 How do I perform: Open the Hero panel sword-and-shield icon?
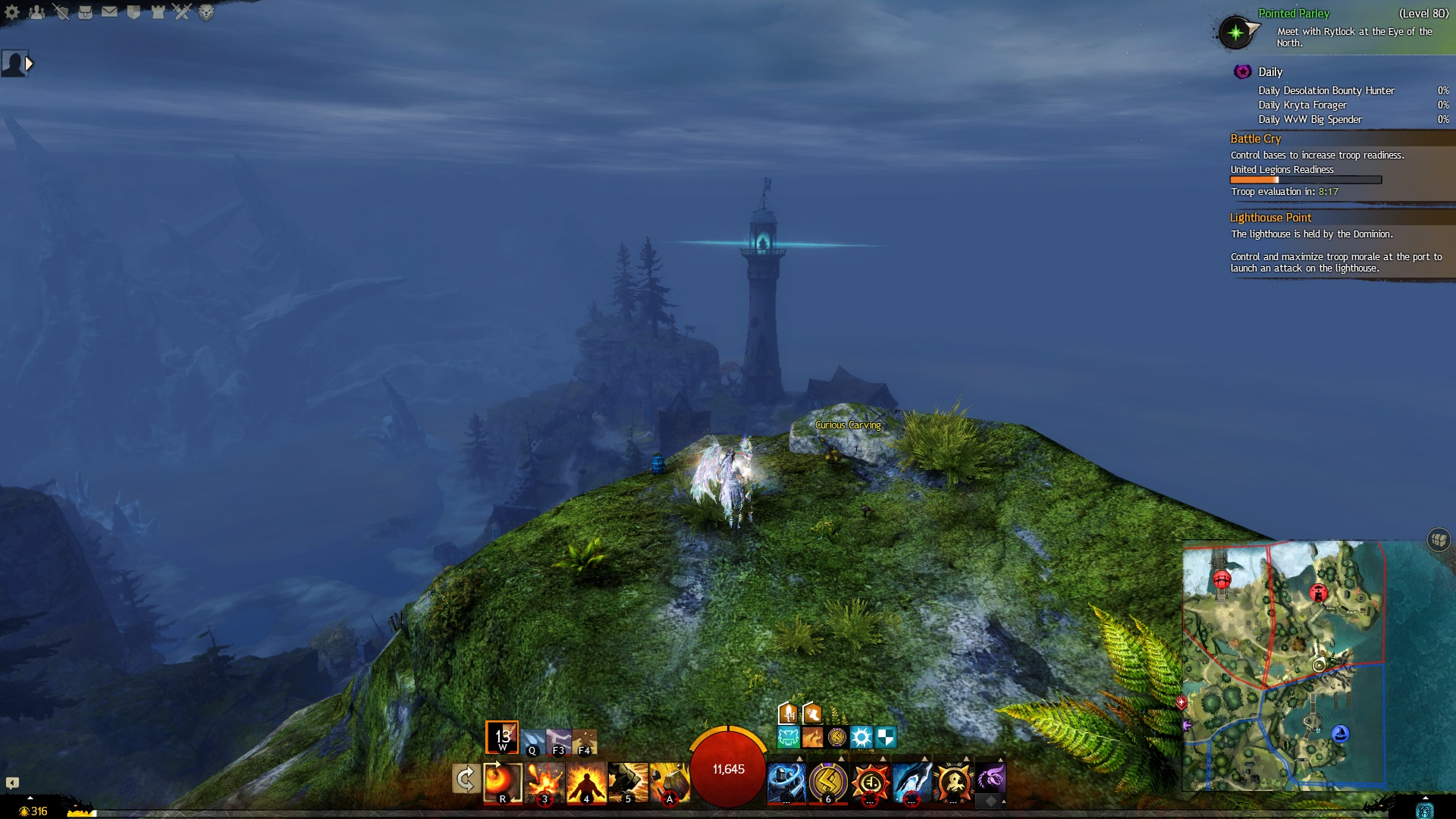pos(61,12)
